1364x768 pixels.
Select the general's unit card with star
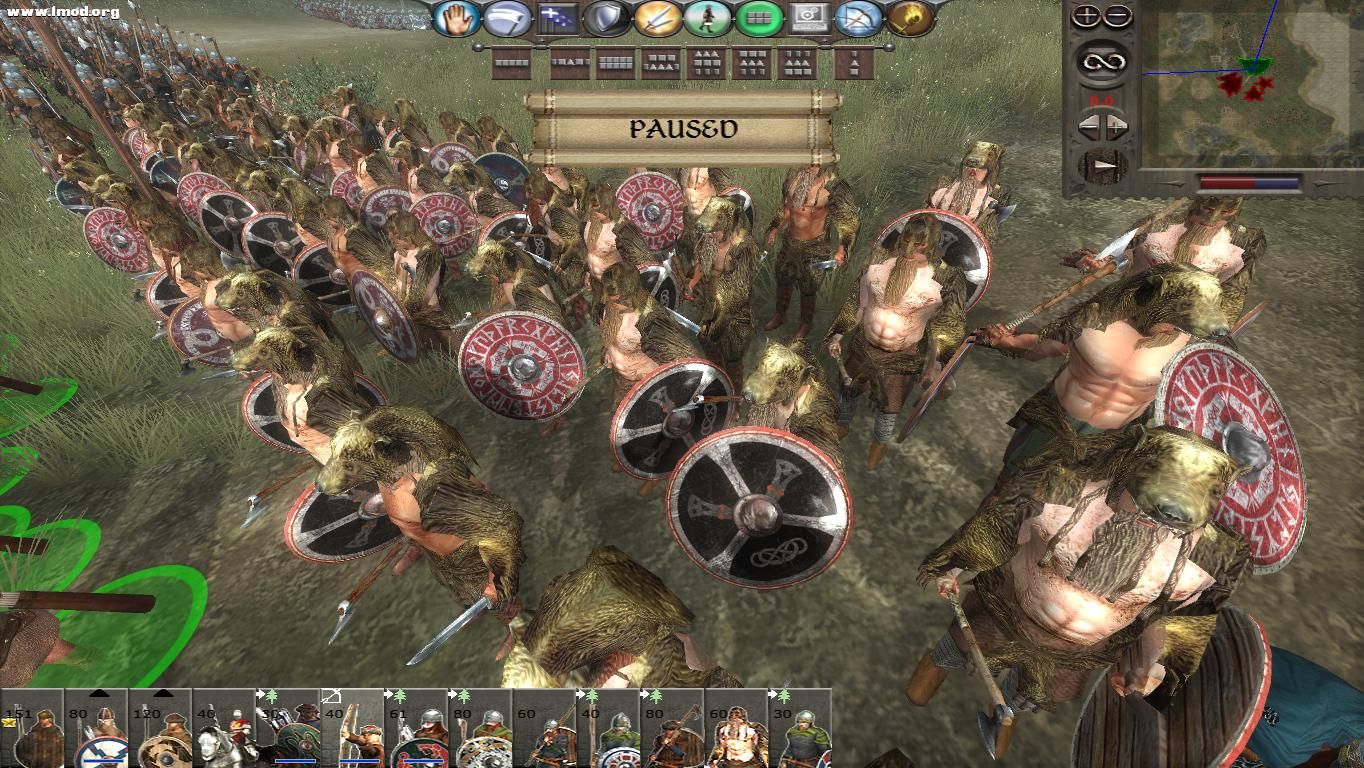[x=32, y=729]
